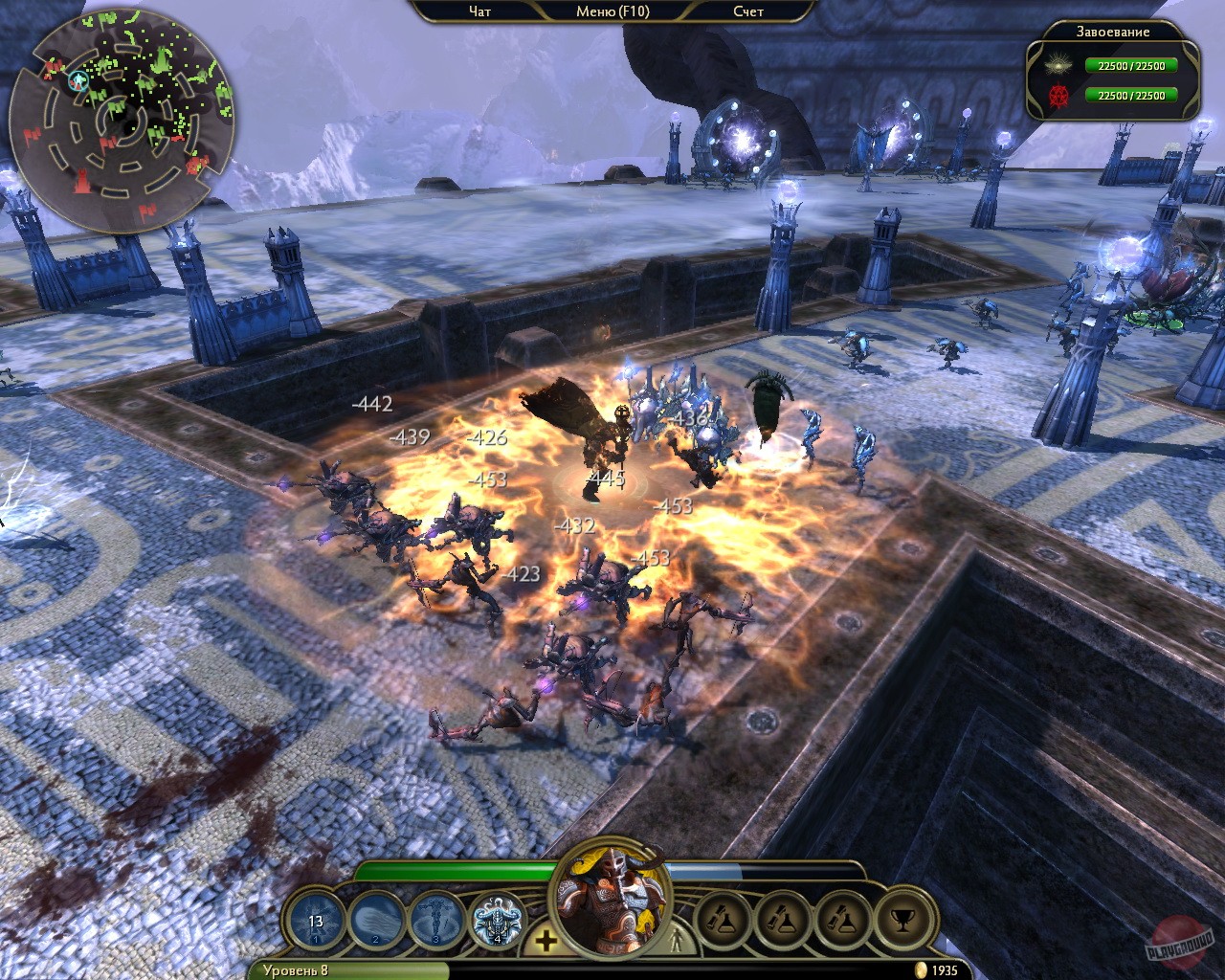Open Меню (F10) game menu
This screenshot has width=1225, height=980.
pyautogui.click(x=612, y=11)
